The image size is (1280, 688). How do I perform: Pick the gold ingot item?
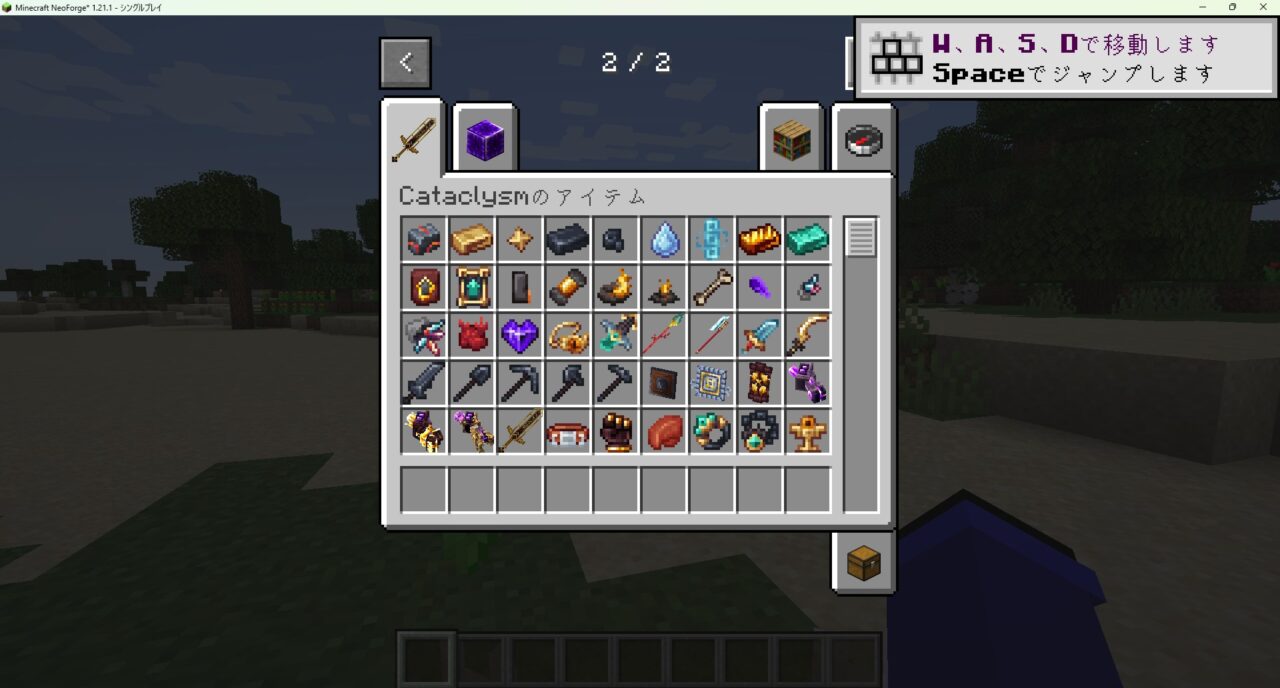point(472,240)
